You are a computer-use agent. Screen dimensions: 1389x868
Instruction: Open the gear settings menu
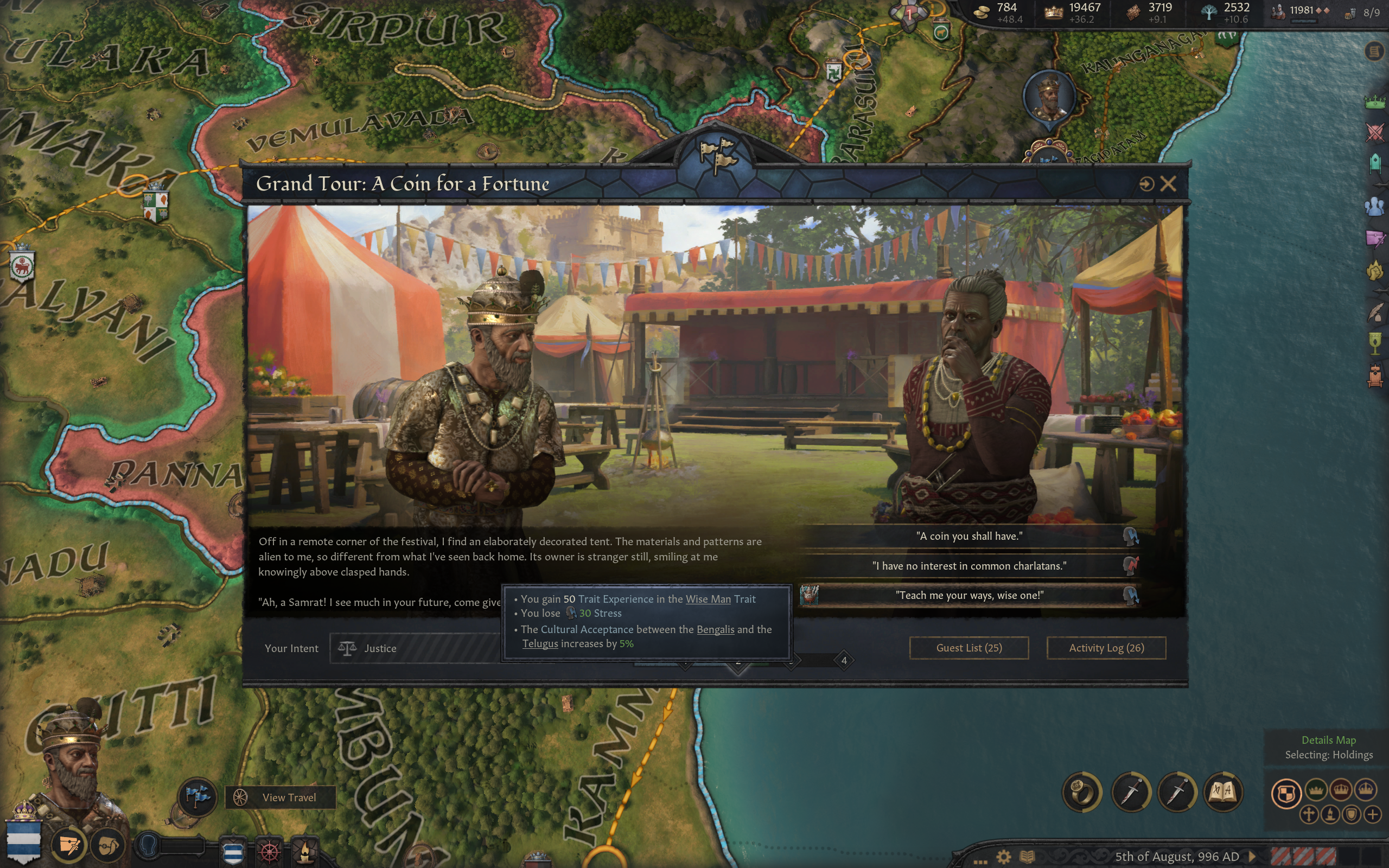coord(1003,857)
